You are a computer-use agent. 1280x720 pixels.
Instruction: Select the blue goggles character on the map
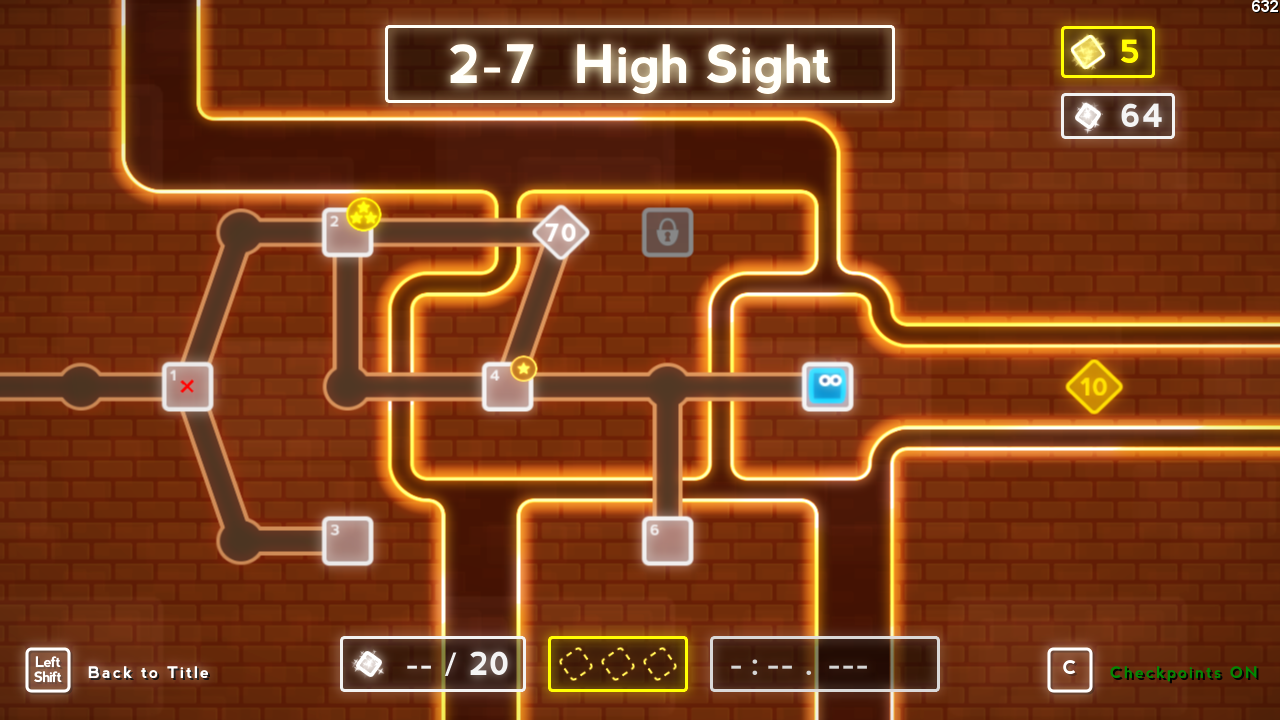(x=828, y=386)
